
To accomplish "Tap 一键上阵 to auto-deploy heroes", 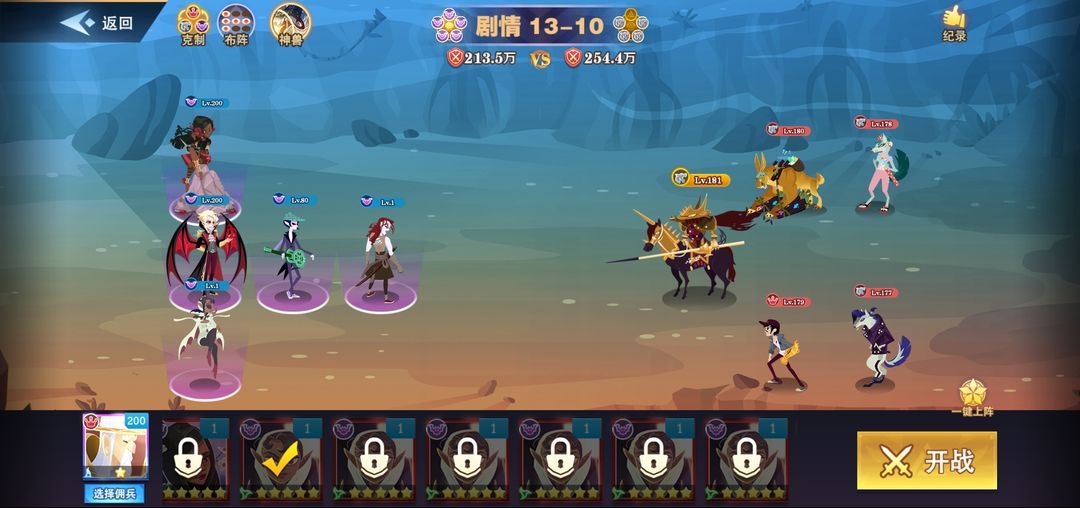I will coord(973,398).
